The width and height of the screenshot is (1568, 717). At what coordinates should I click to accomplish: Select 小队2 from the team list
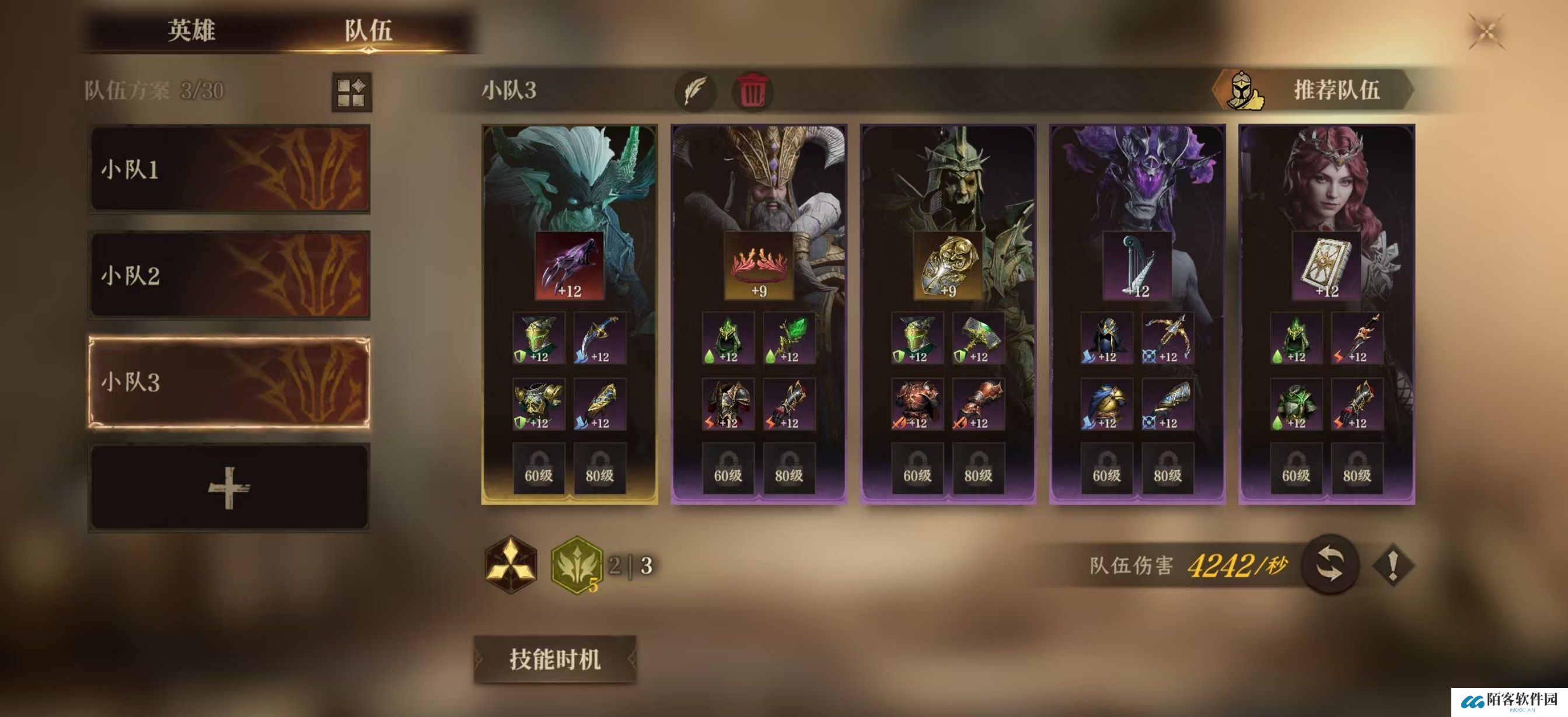(229, 275)
